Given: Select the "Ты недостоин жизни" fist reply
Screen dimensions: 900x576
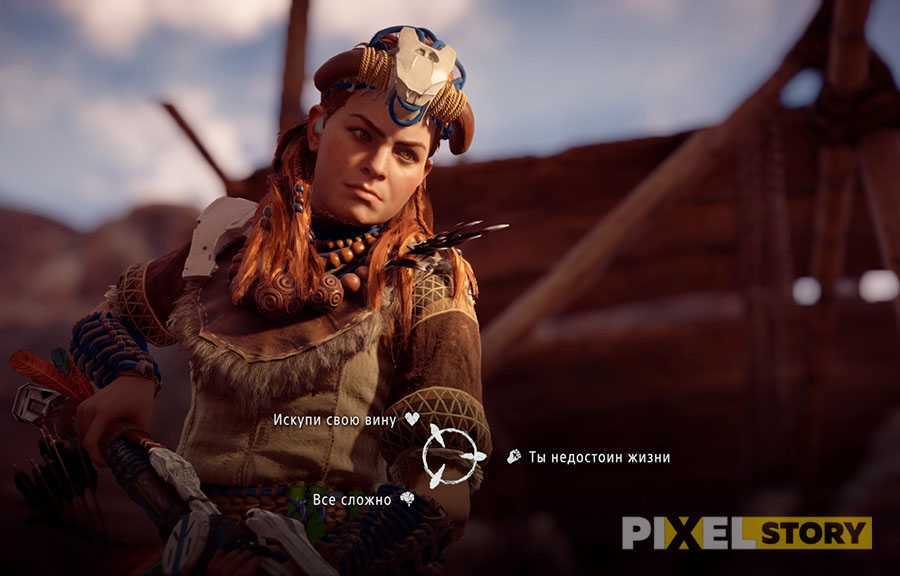Looking at the screenshot, I should point(599,457).
